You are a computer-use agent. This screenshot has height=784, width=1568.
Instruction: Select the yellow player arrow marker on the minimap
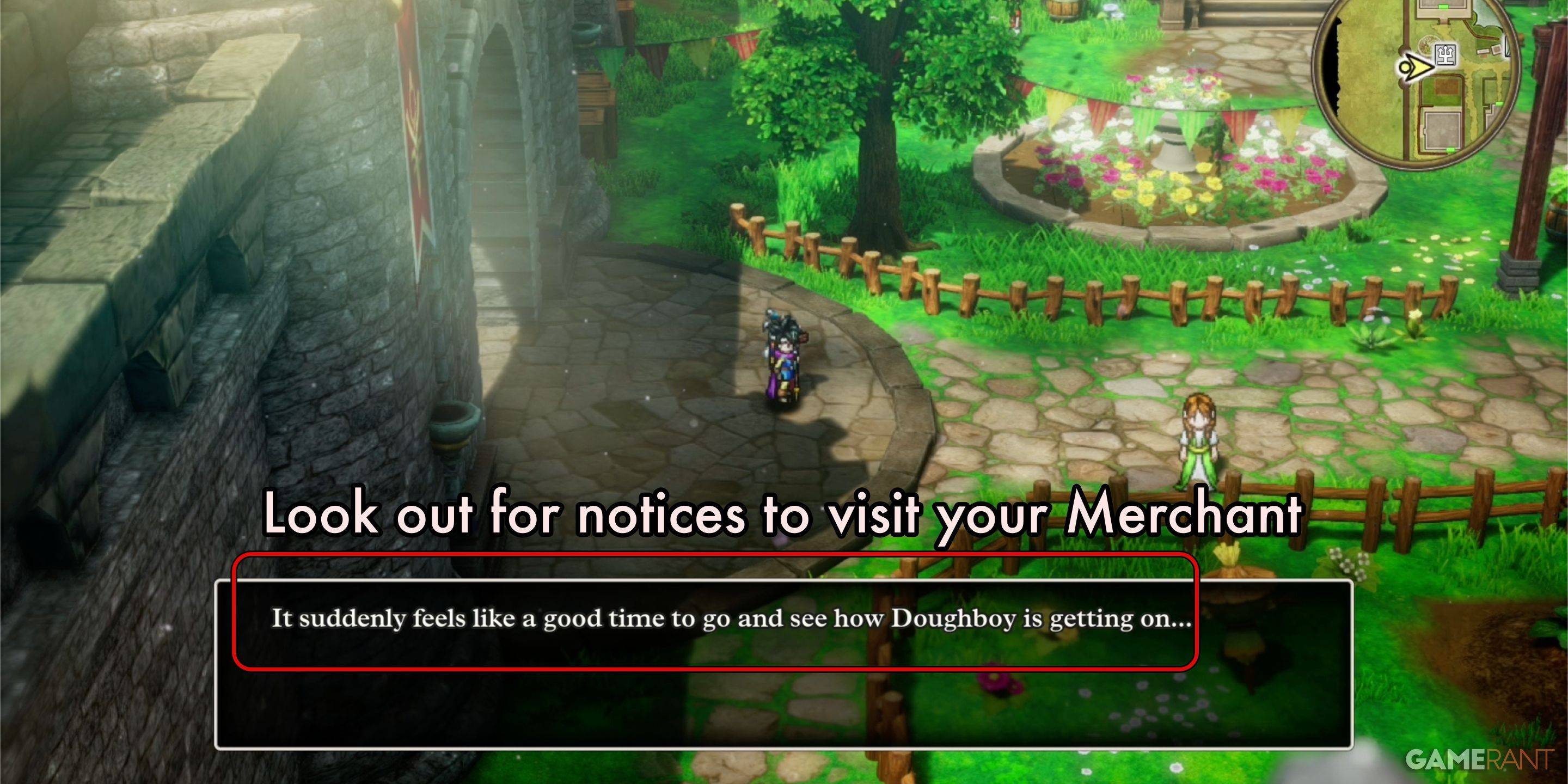[1417, 68]
